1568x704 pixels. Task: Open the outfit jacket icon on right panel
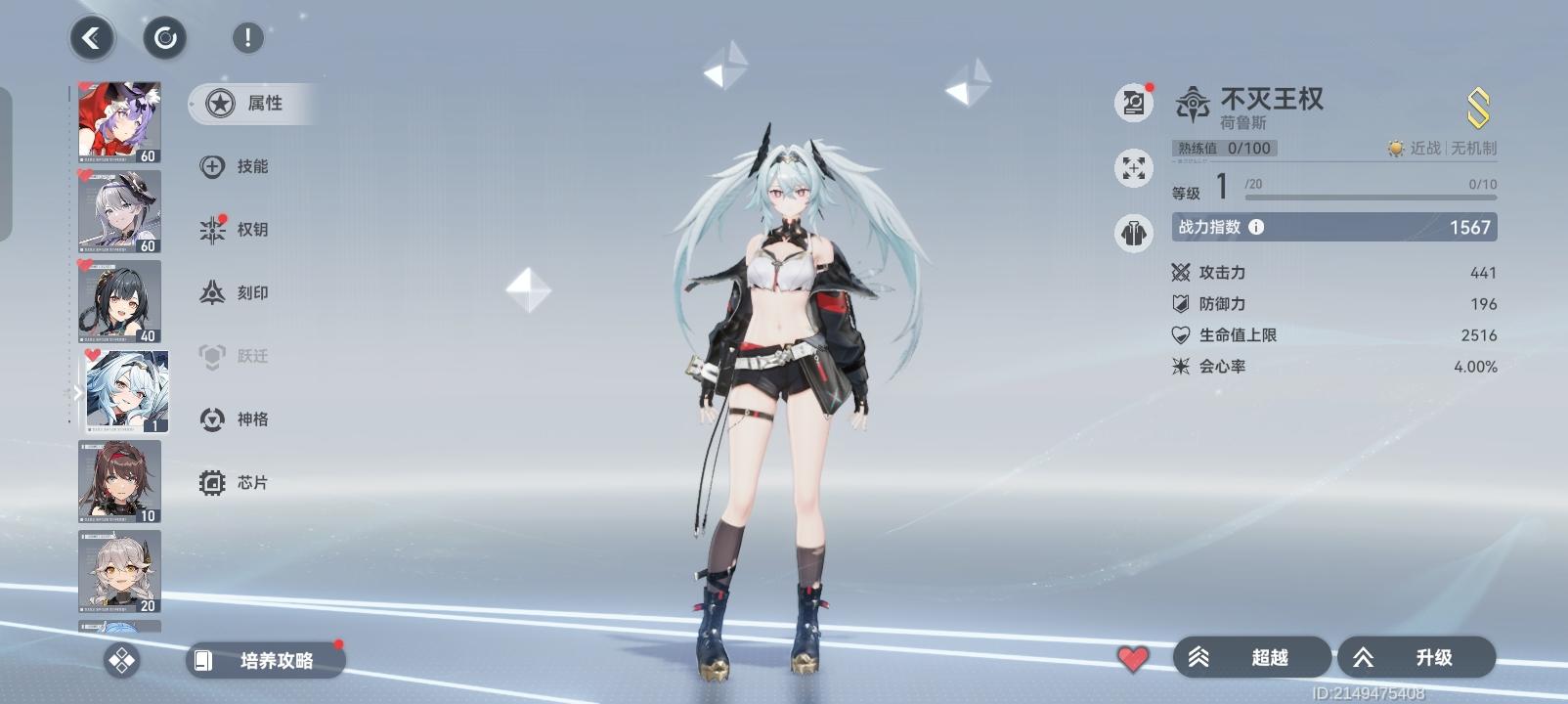[1132, 233]
